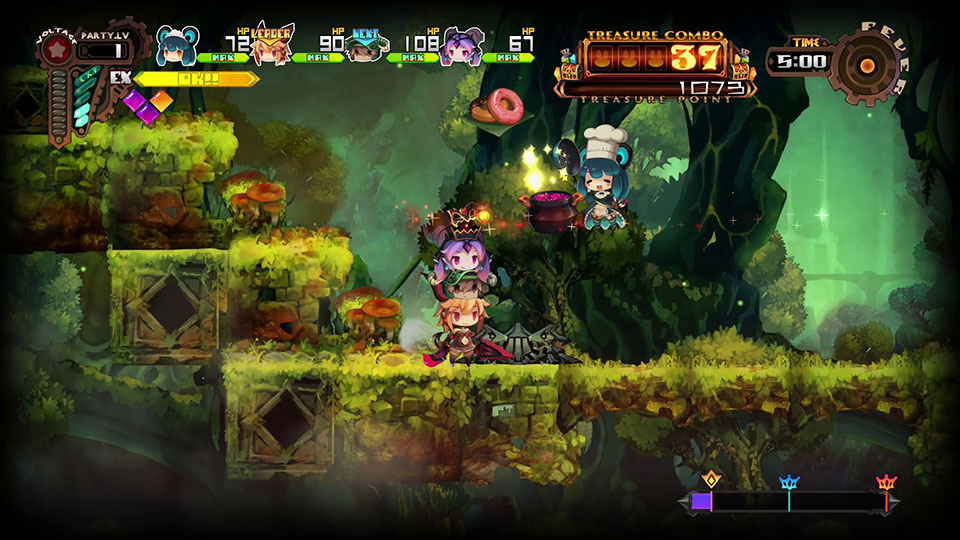The image size is (960, 540).
Task: Select the blue-haired bear-eared party member portrait
Action: pyautogui.click(x=177, y=44)
